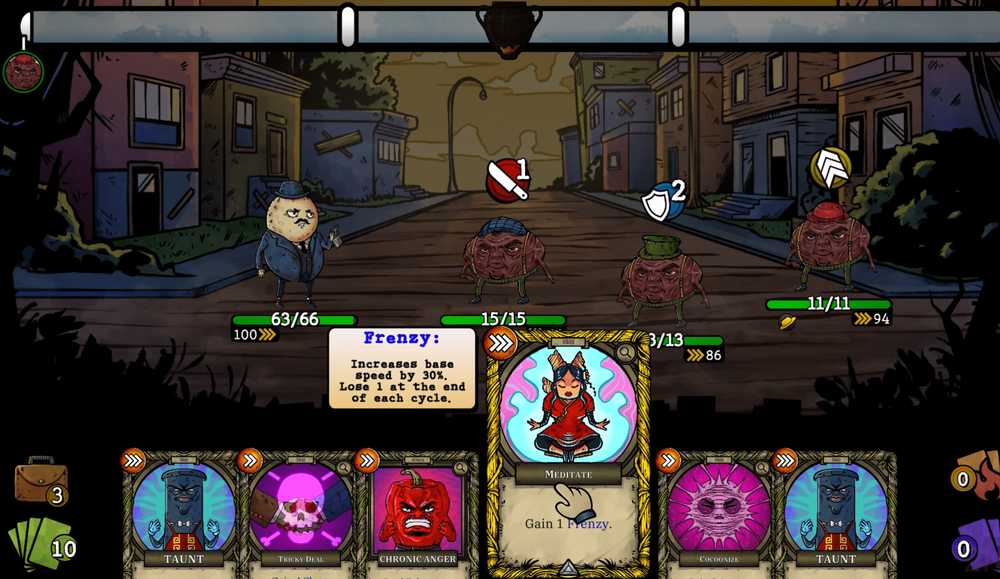Viewport: 1000px width, 579px height.
Task: Open the briefcase inventory icon
Action: [40, 481]
